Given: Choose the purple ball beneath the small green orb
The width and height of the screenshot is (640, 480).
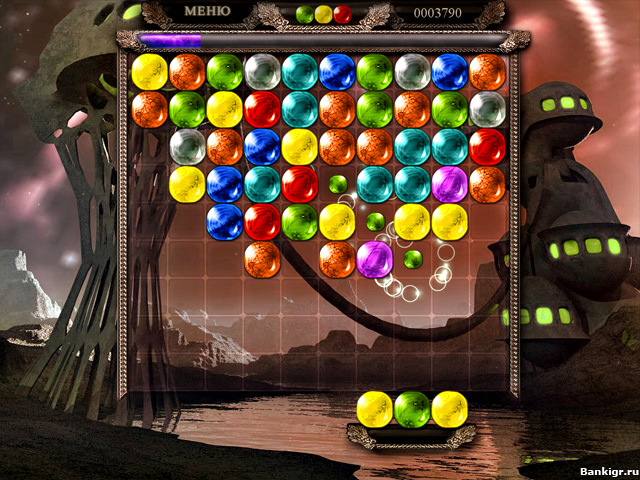Looking at the screenshot, I should coord(375,259).
